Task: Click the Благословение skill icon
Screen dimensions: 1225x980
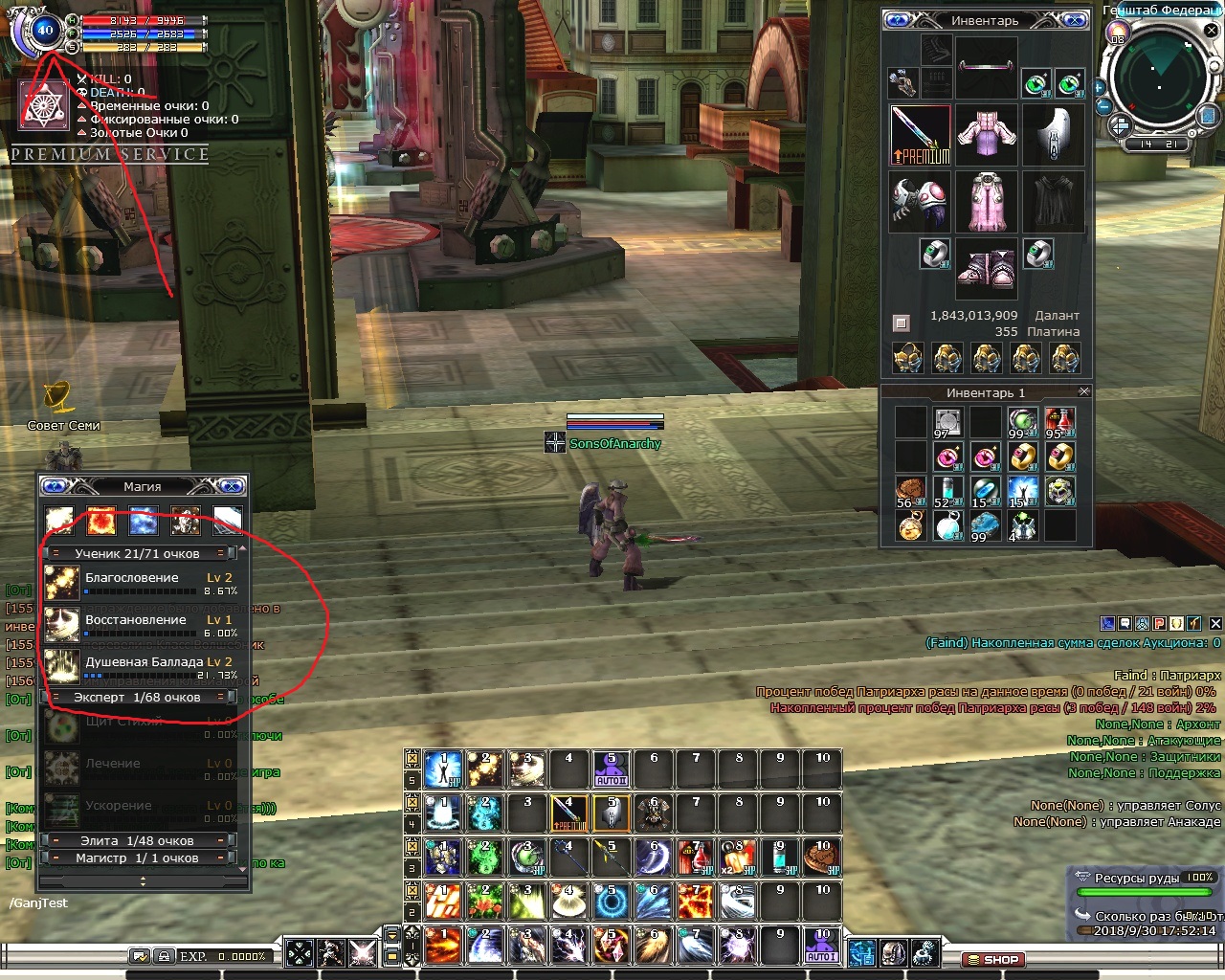Action: pyautogui.click(x=62, y=583)
